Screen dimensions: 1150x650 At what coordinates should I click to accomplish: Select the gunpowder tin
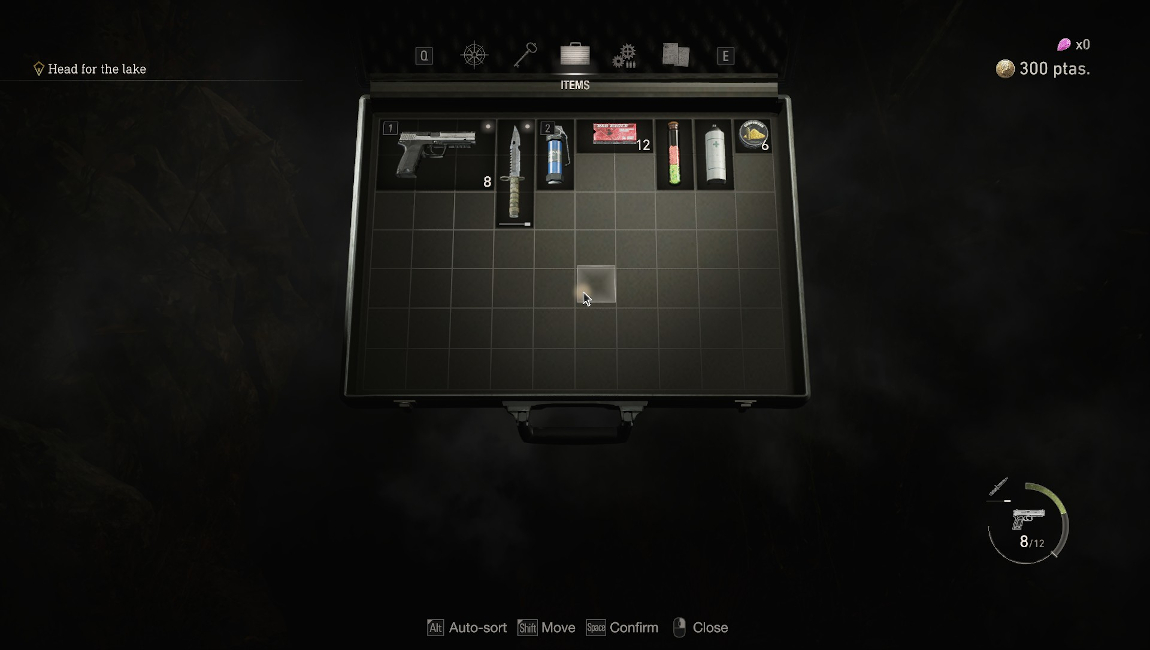[x=753, y=135]
